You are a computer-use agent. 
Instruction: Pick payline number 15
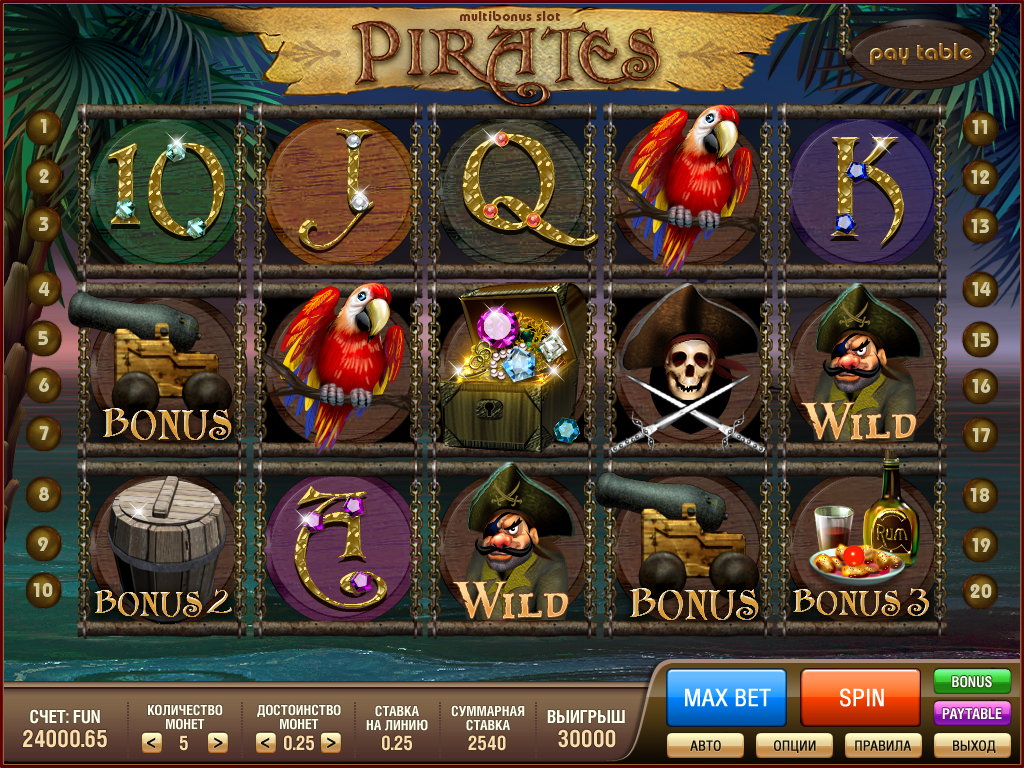click(980, 339)
